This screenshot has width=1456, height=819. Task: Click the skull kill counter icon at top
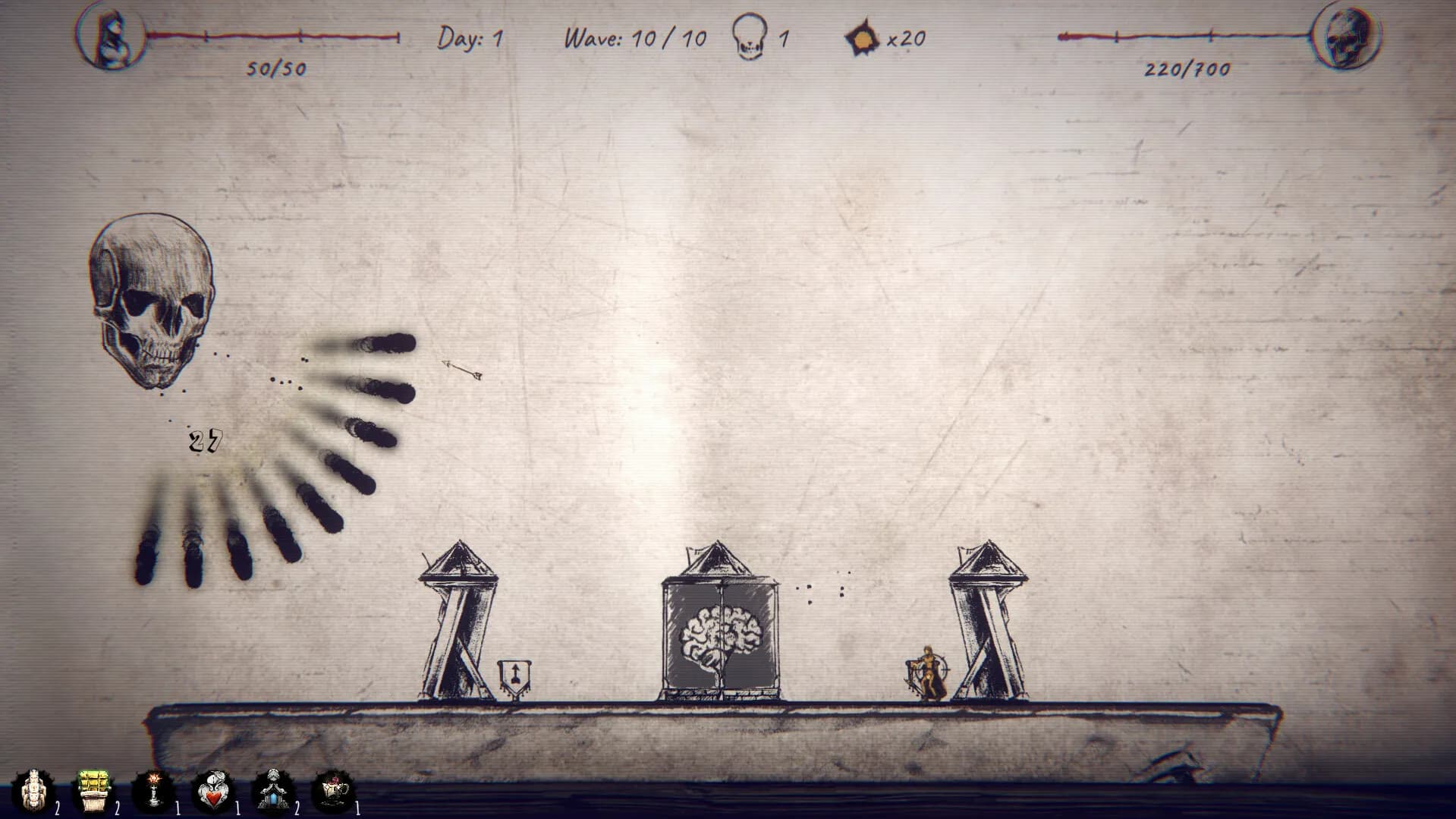[x=750, y=37]
